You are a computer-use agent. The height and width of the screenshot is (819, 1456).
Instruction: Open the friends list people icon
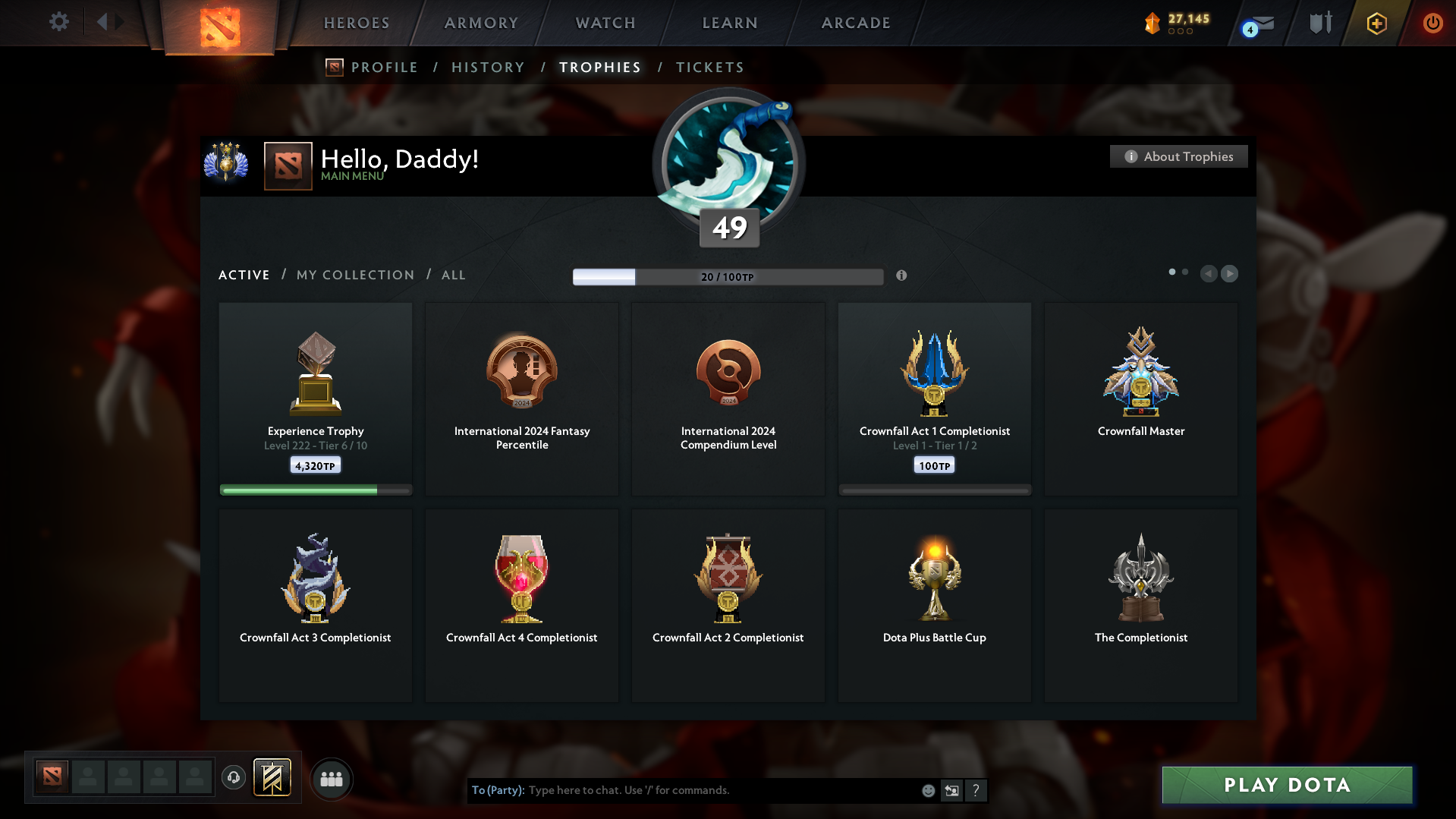[x=331, y=779]
